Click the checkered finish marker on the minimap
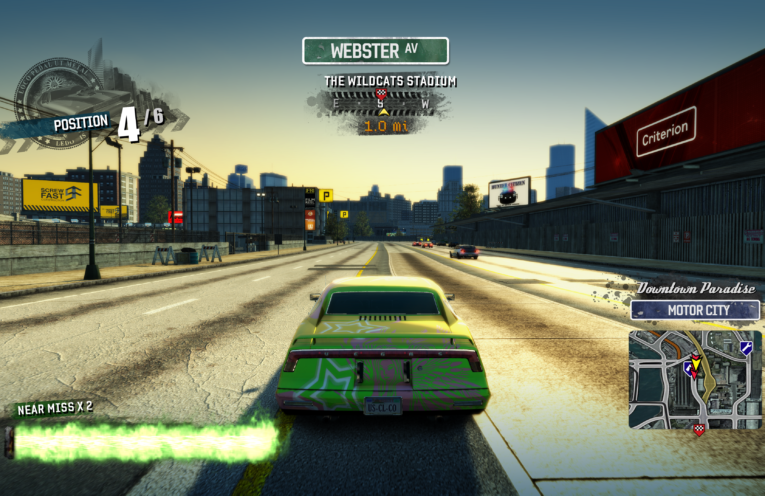Viewport: 765px width, 496px height. click(x=698, y=429)
